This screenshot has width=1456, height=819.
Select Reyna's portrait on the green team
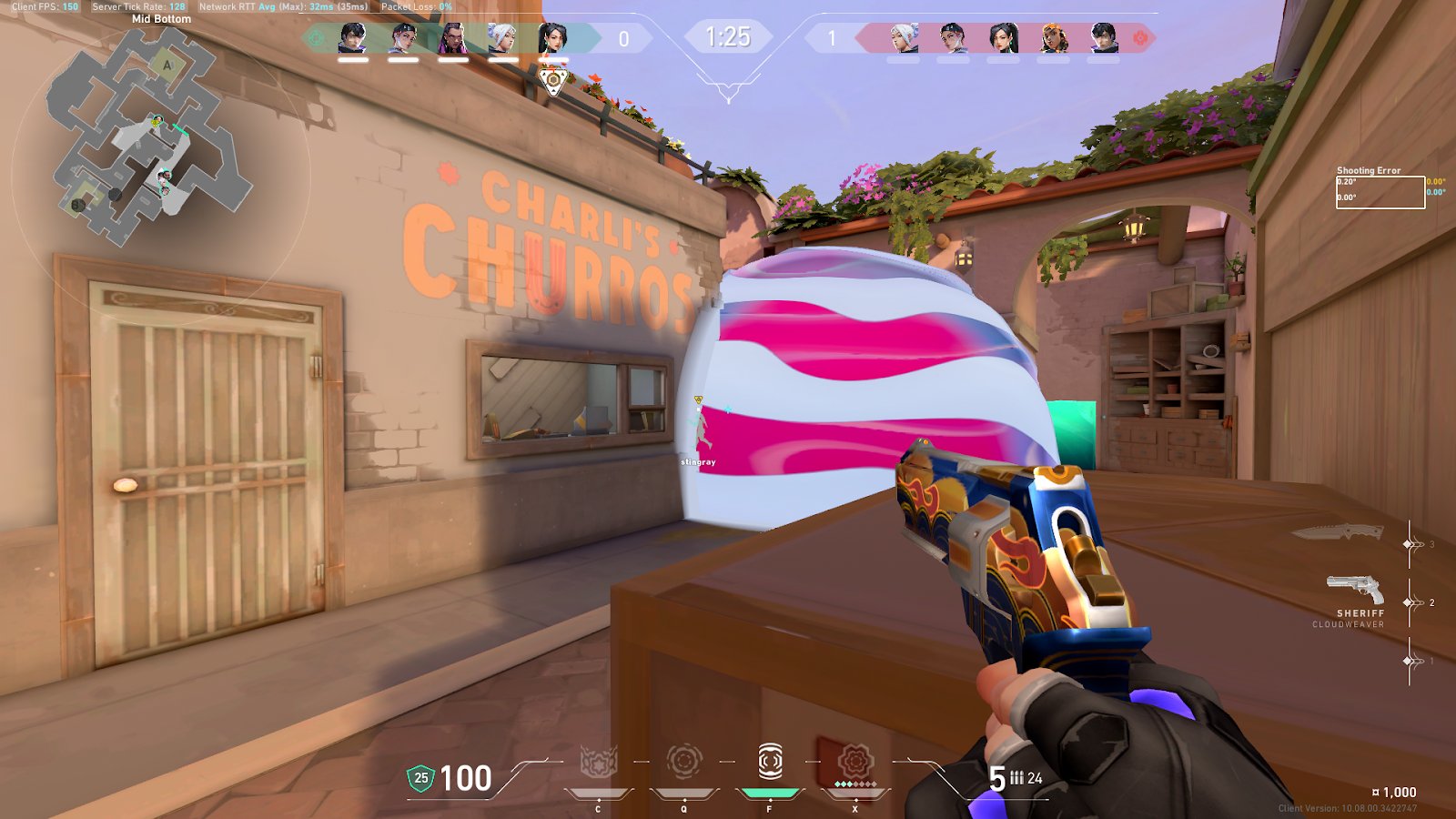(x=452, y=38)
